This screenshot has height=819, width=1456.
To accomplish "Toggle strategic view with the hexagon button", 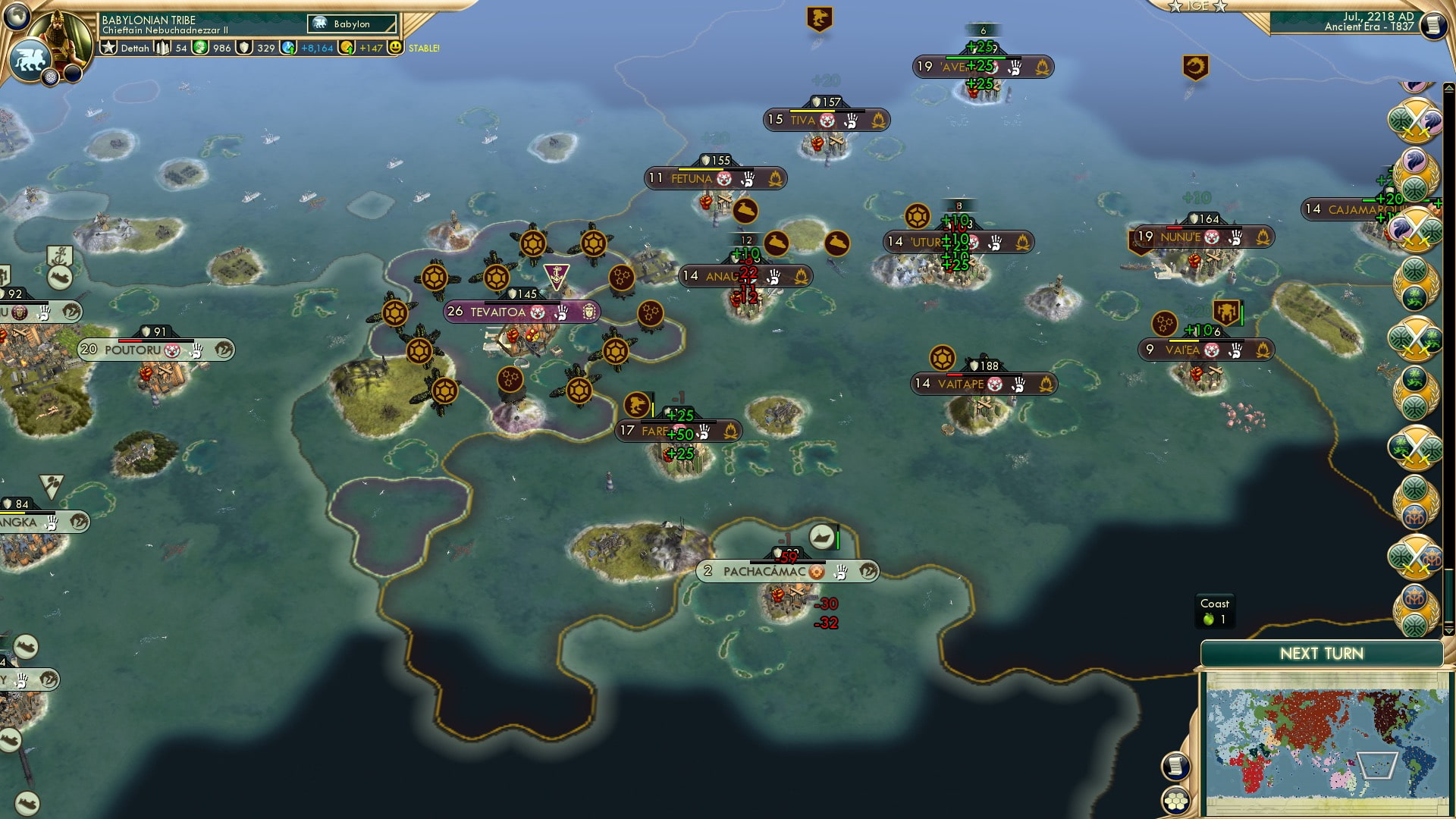I will click(x=1175, y=801).
